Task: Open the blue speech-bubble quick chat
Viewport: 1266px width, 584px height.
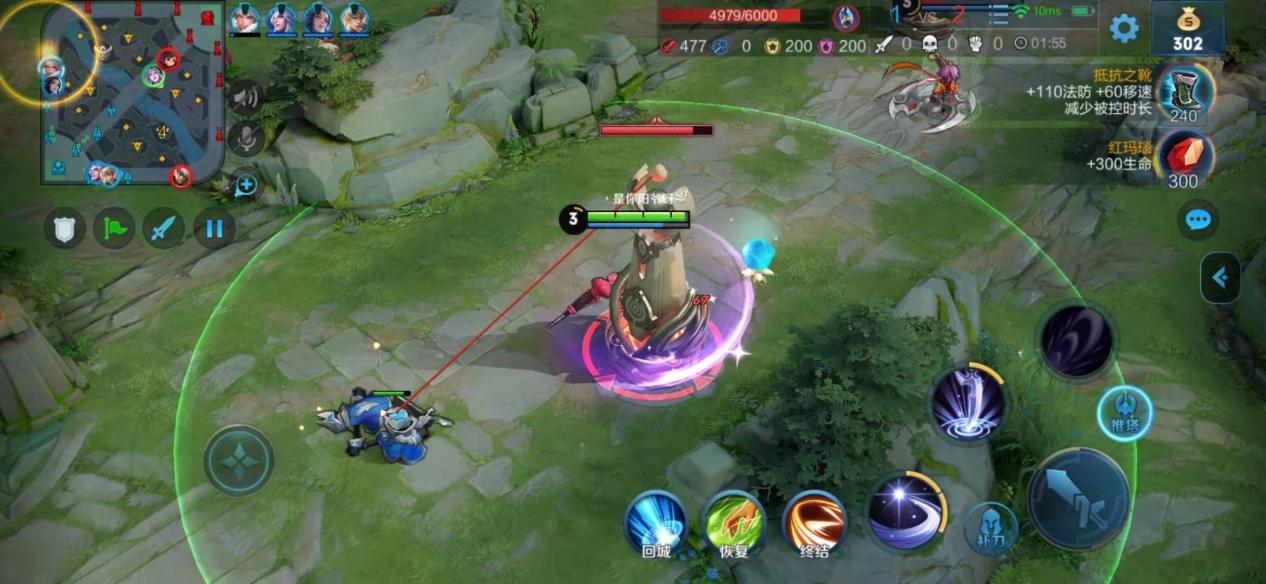Action: [x=1197, y=220]
